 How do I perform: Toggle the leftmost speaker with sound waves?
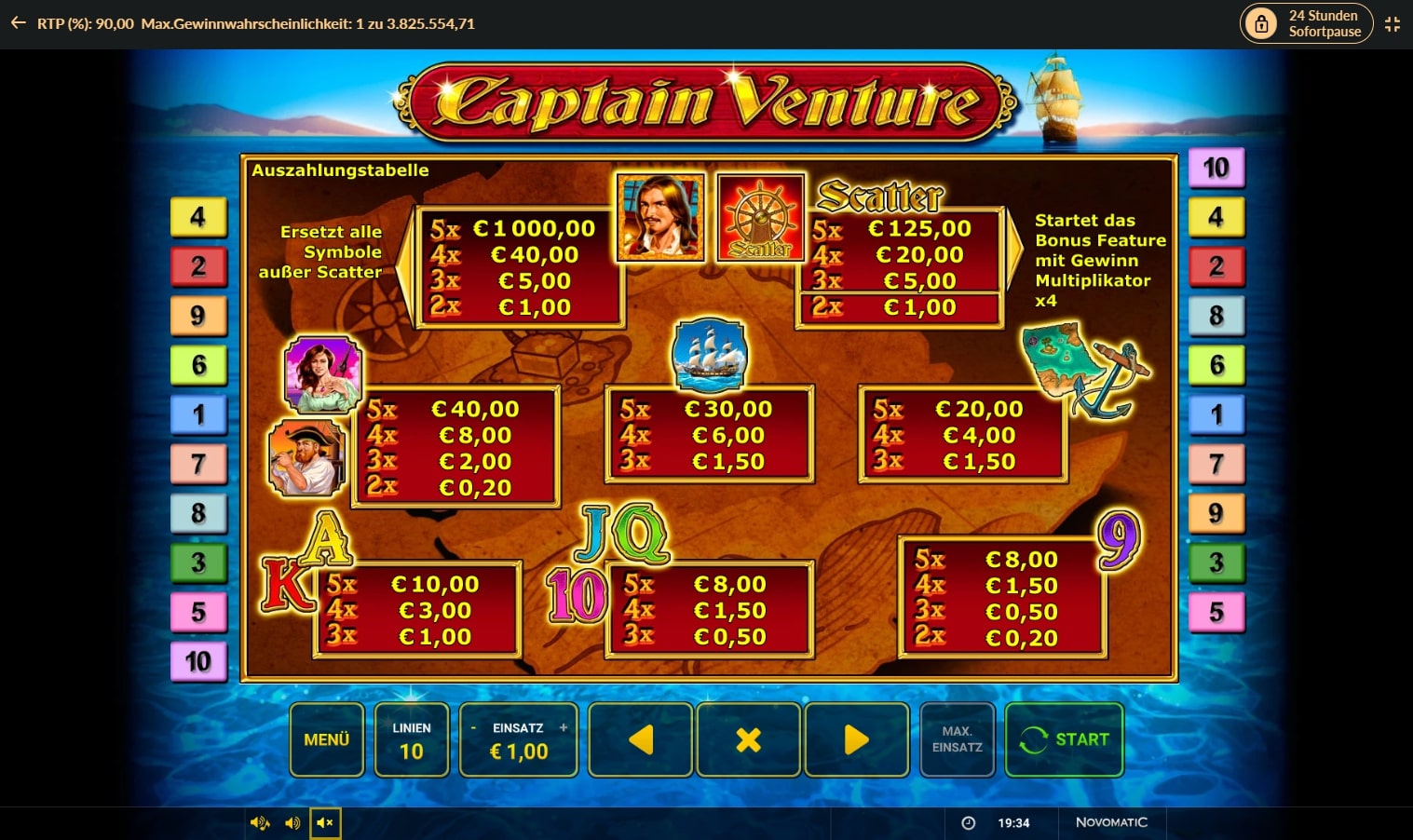pyautogui.click(x=260, y=822)
